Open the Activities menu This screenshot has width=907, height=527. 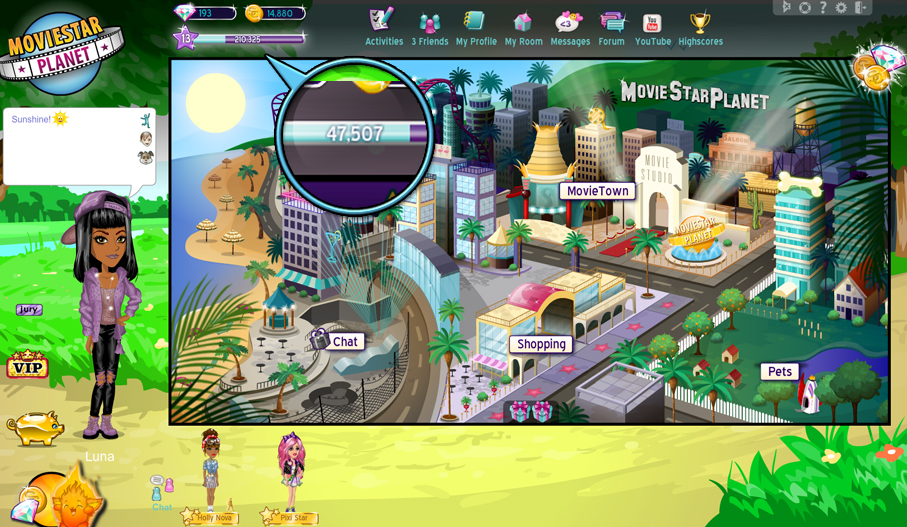tap(383, 28)
